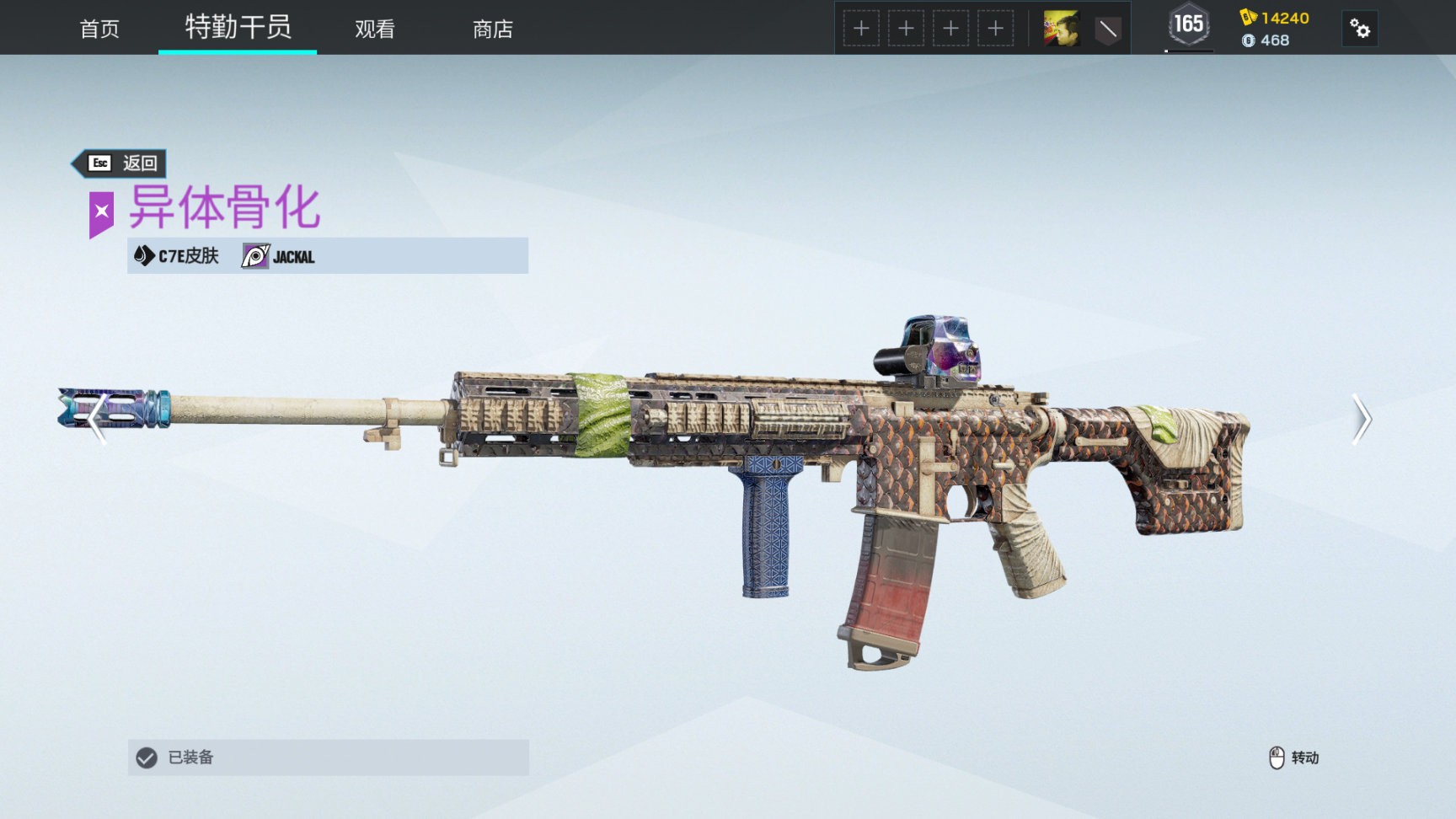Show the next weapon skin arrow
The width and height of the screenshot is (1456, 819).
point(1362,419)
